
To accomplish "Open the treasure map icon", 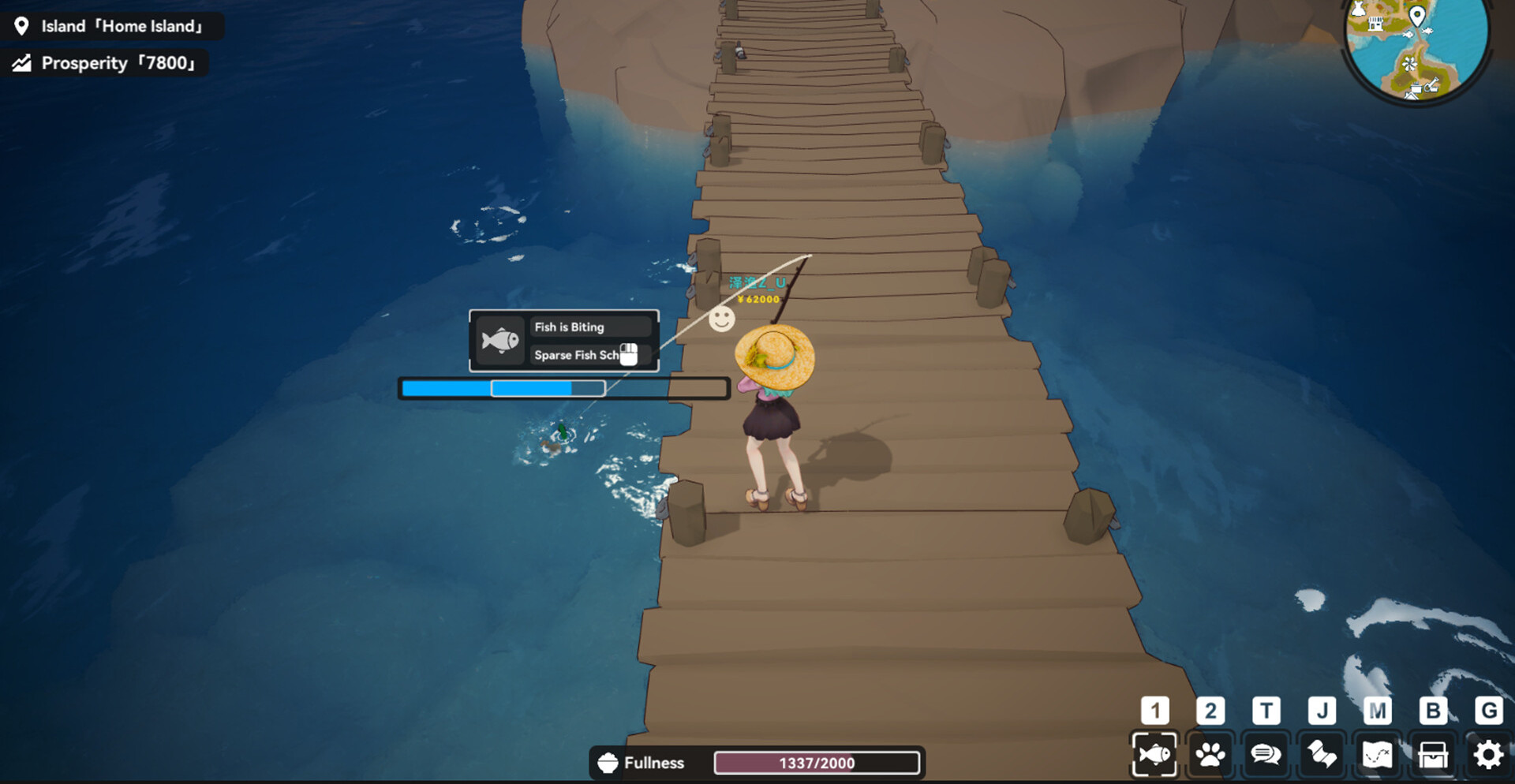I will [x=1377, y=755].
